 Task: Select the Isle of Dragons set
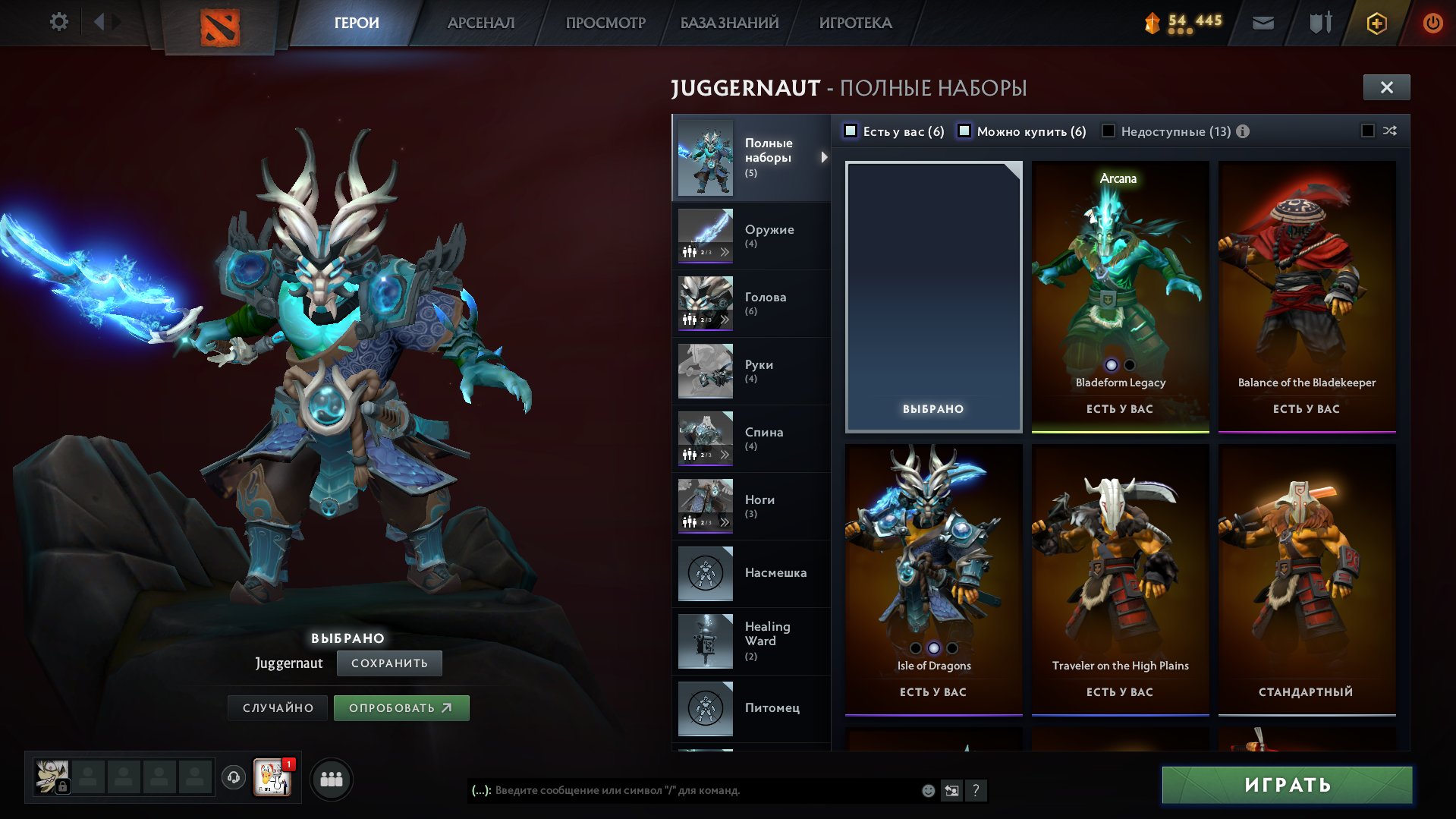click(933, 579)
